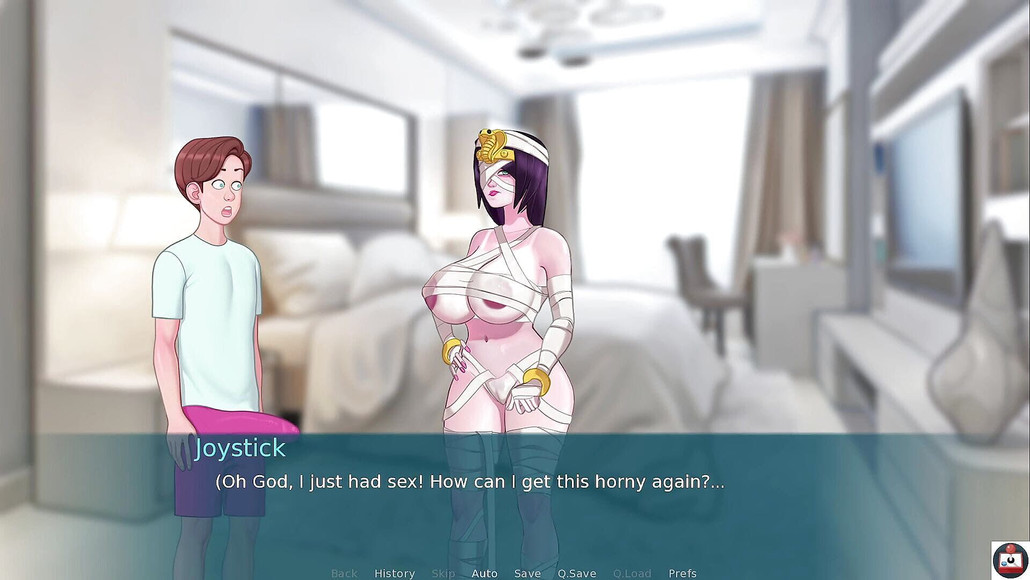Click Q.Save to quick save
1030x580 pixels.
click(577, 573)
